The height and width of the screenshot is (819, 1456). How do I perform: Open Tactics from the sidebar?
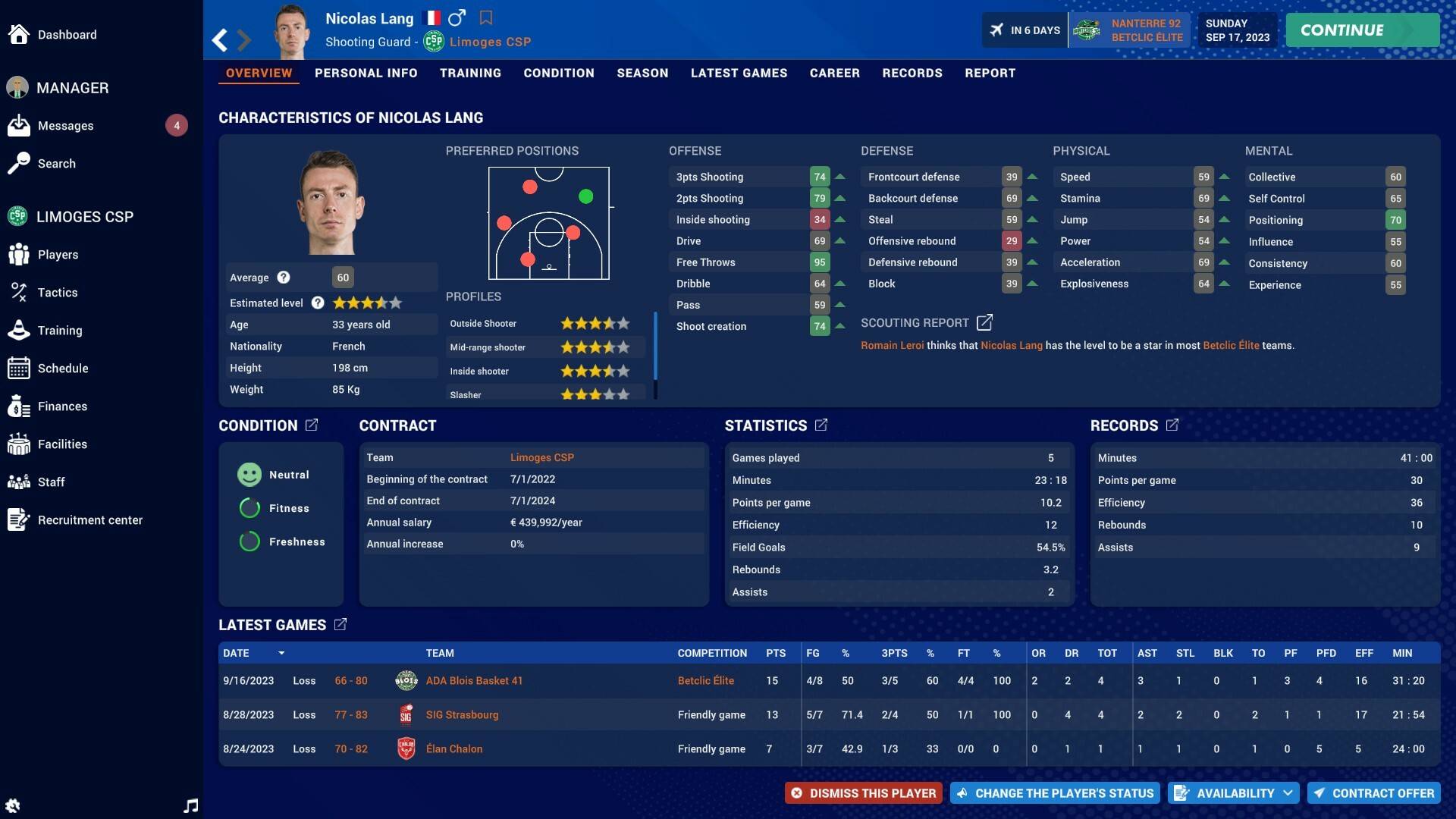[58, 292]
